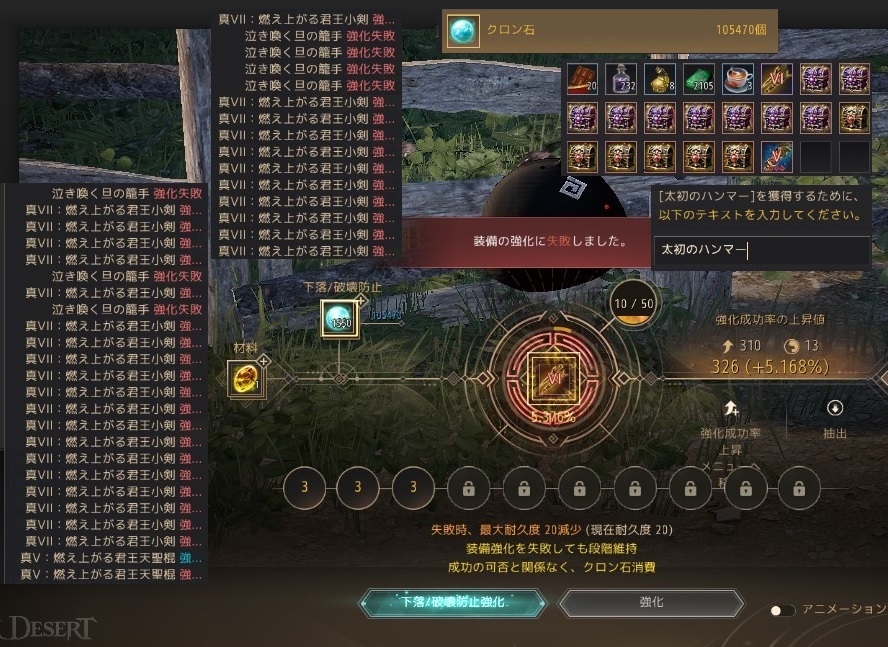The image size is (888, 647).
Task: Select the 下落/破壊防止強化 button
Action: click(x=453, y=603)
